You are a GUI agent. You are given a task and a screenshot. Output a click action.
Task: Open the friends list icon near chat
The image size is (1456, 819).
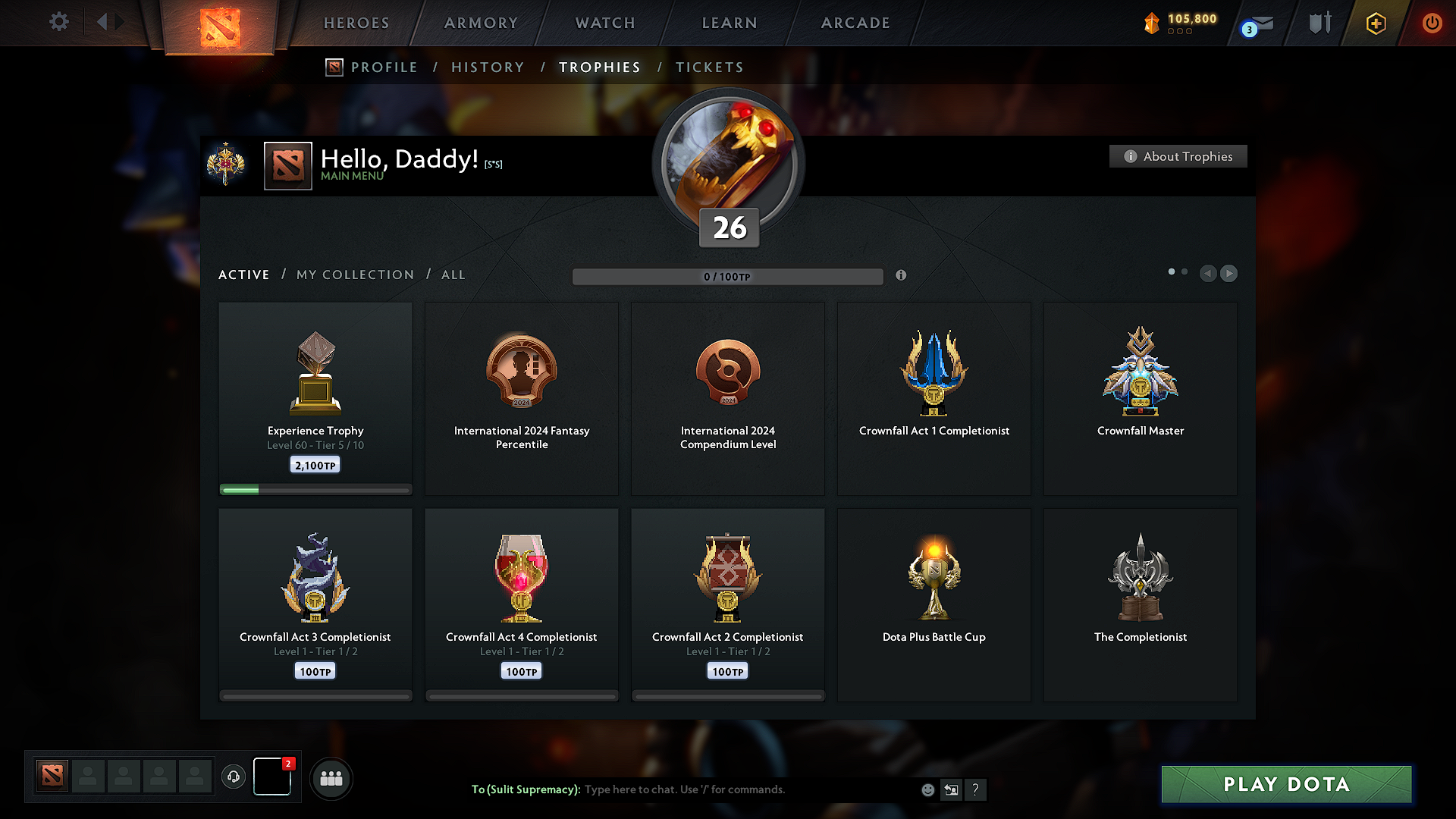pyautogui.click(x=331, y=778)
